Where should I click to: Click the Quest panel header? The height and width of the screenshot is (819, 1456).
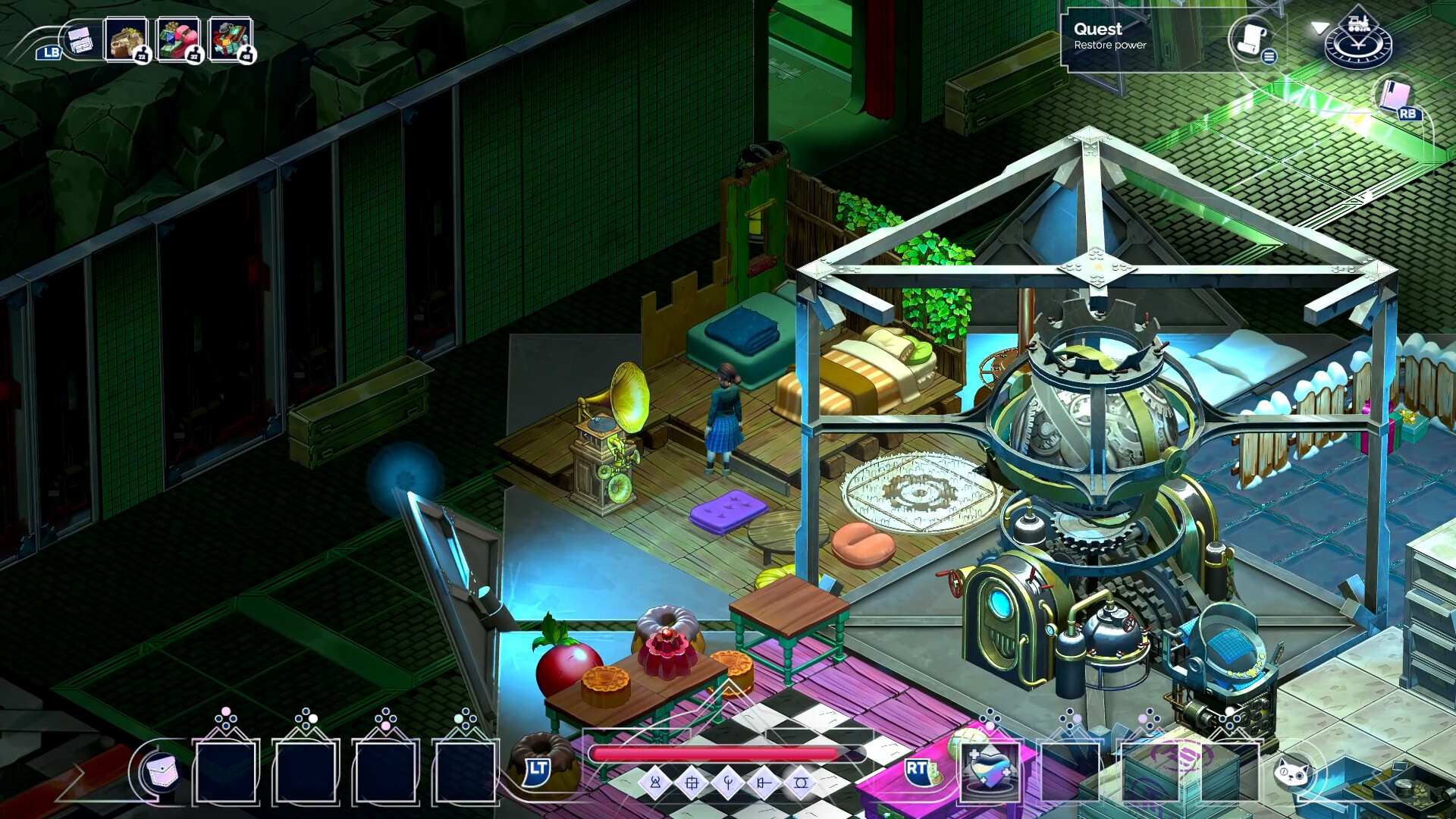coord(1097,30)
